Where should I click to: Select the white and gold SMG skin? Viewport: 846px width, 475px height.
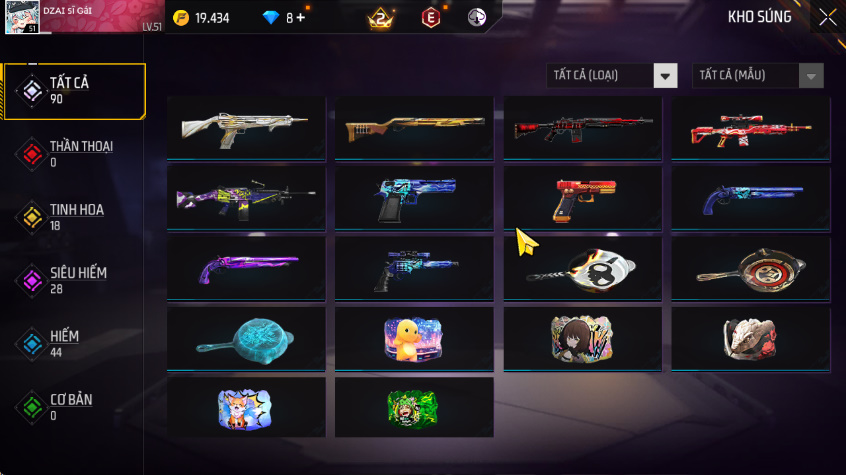246,127
